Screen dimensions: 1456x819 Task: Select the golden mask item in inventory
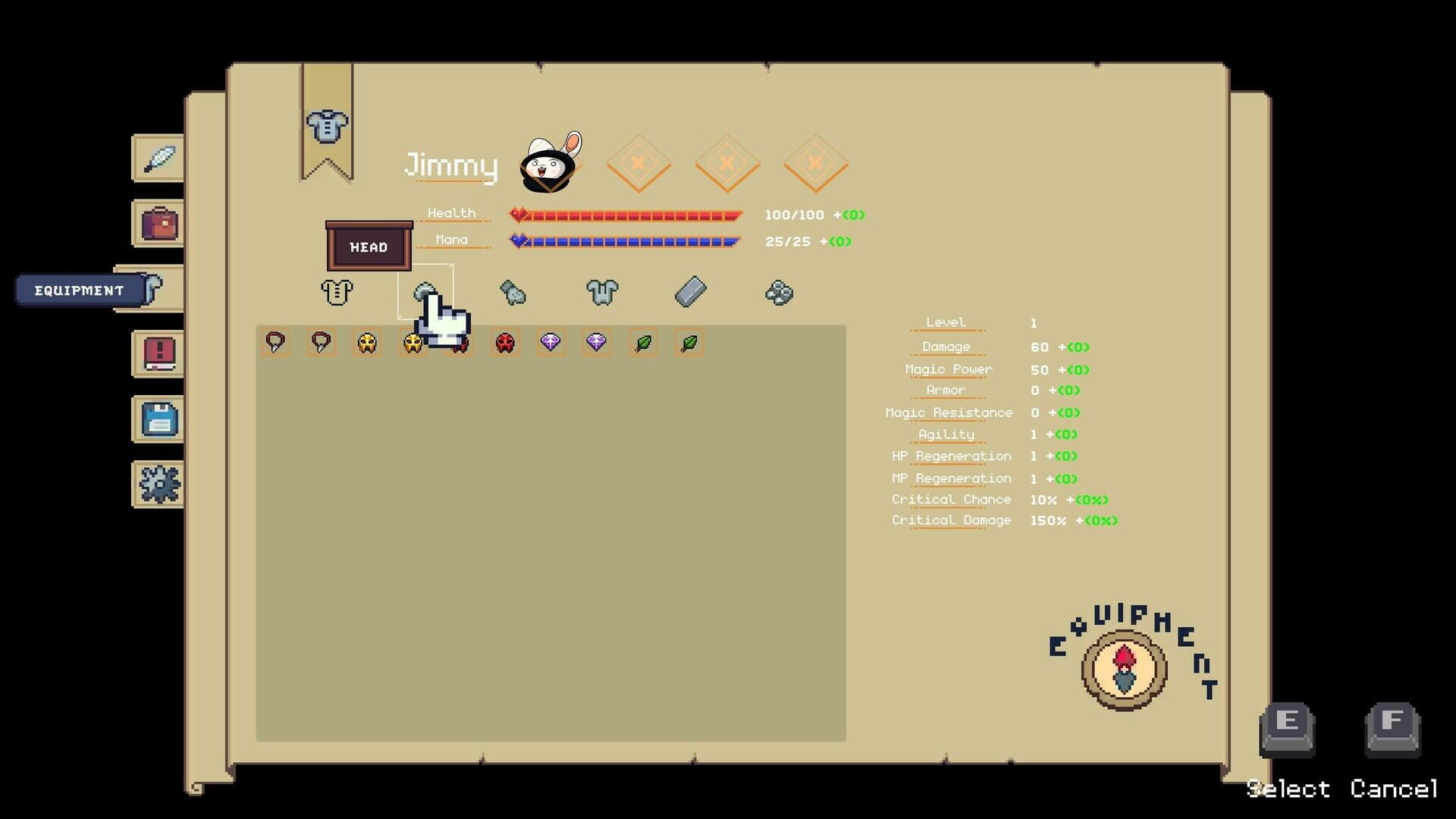click(366, 343)
